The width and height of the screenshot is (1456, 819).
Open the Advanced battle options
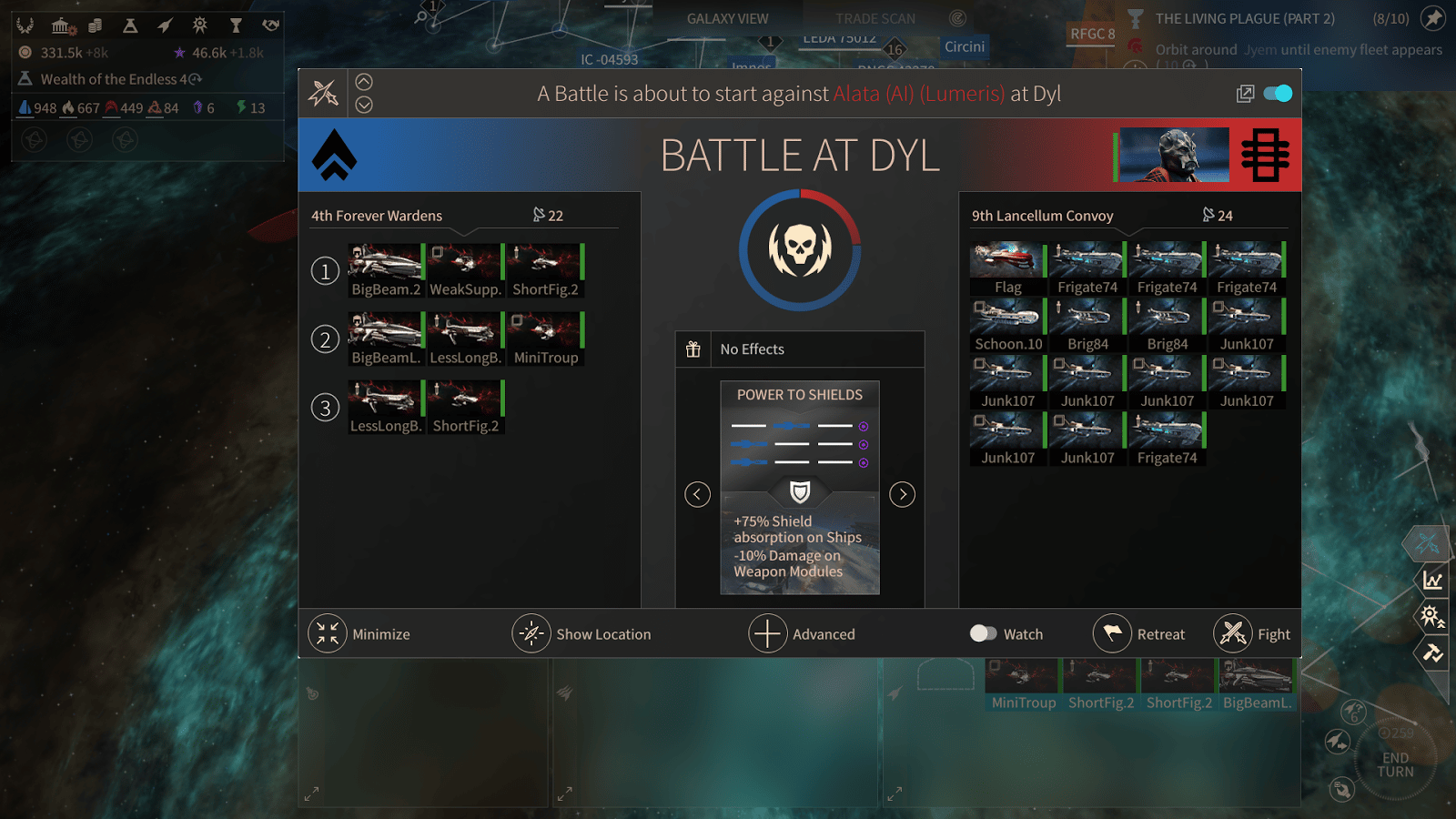[x=802, y=633]
